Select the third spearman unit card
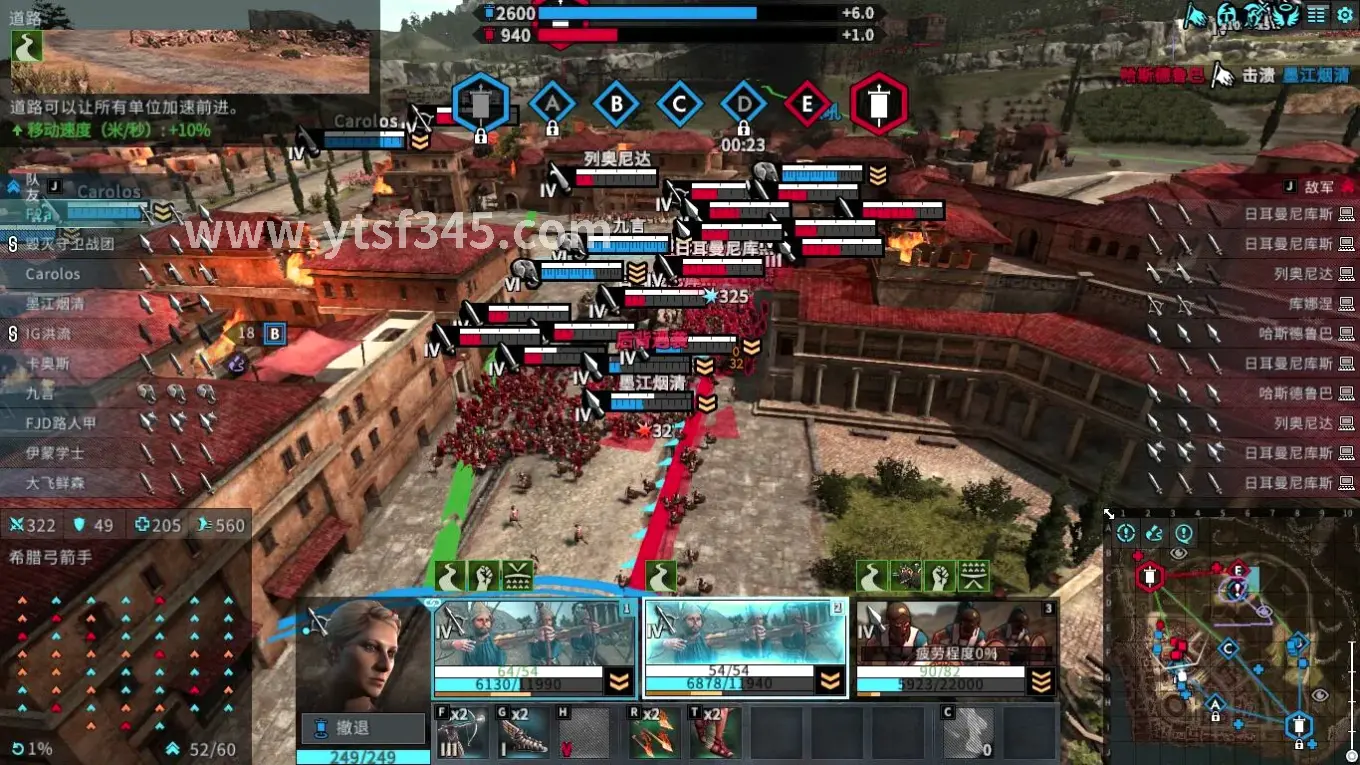The image size is (1360, 765). pos(957,648)
